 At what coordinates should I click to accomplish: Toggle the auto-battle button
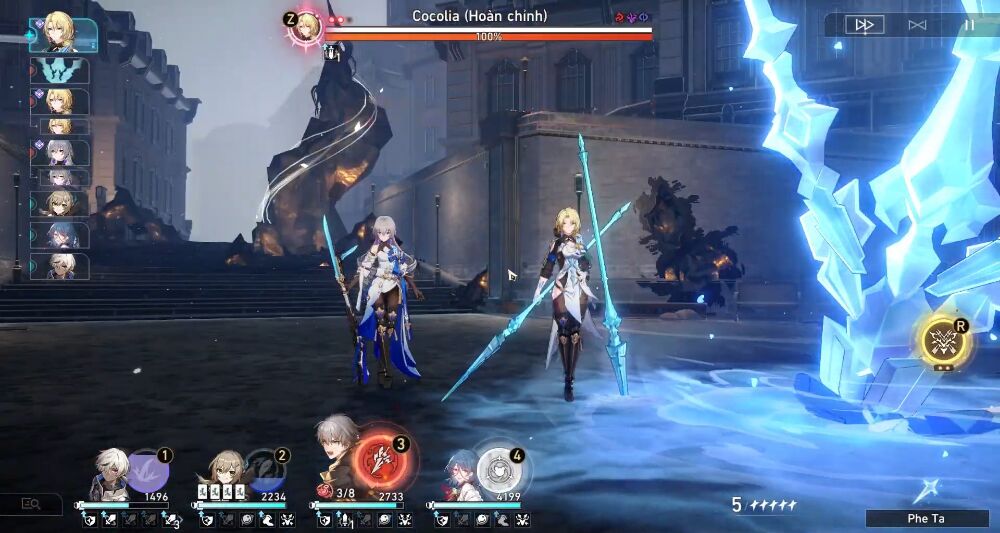917,25
